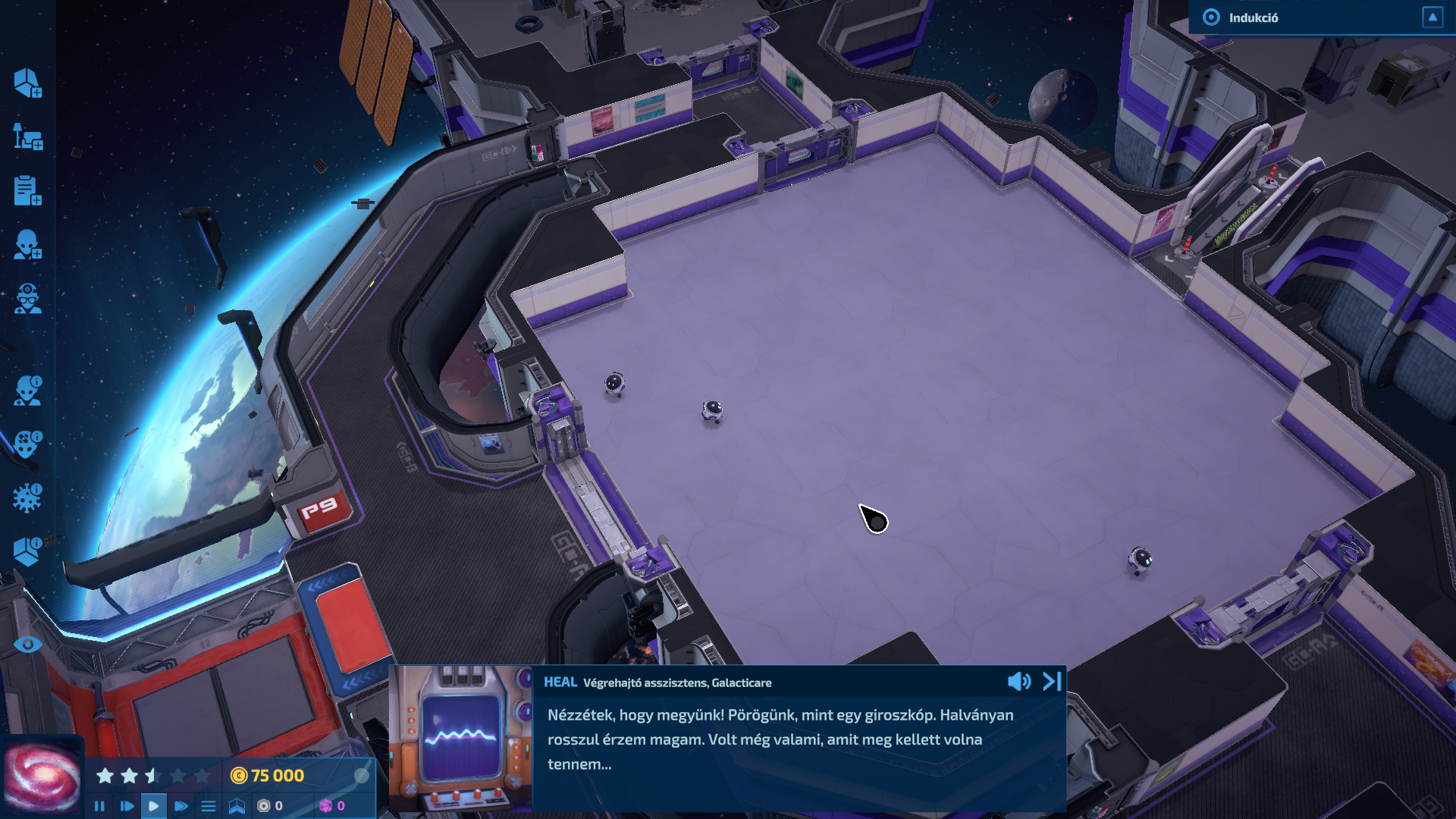The image size is (1456, 819).
Task: Open the hire staff menu
Action: [27, 245]
